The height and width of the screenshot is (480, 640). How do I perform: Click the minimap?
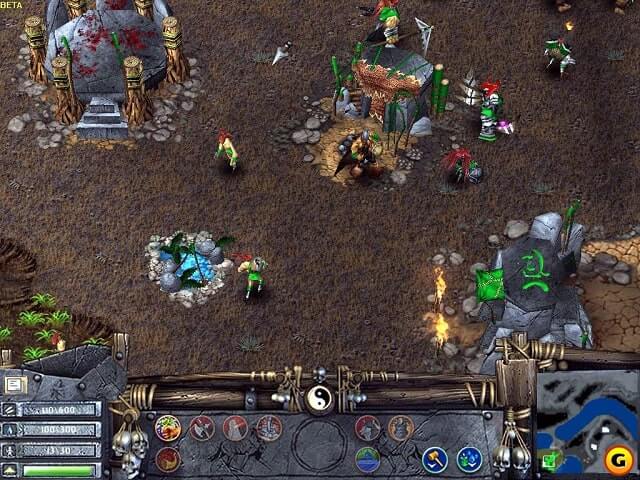coord(585,420)
